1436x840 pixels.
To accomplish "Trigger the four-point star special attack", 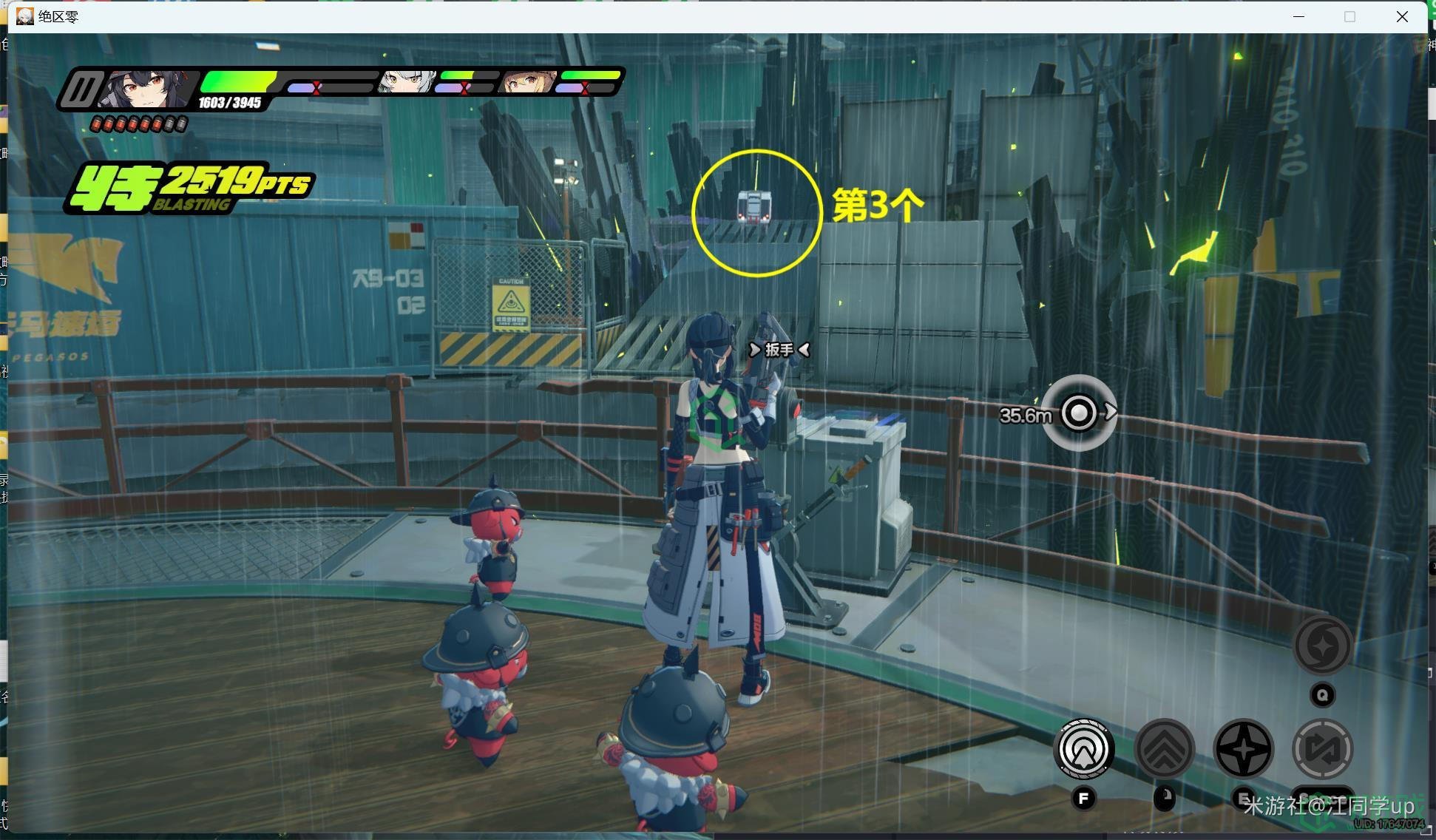I will [1244, 749].
